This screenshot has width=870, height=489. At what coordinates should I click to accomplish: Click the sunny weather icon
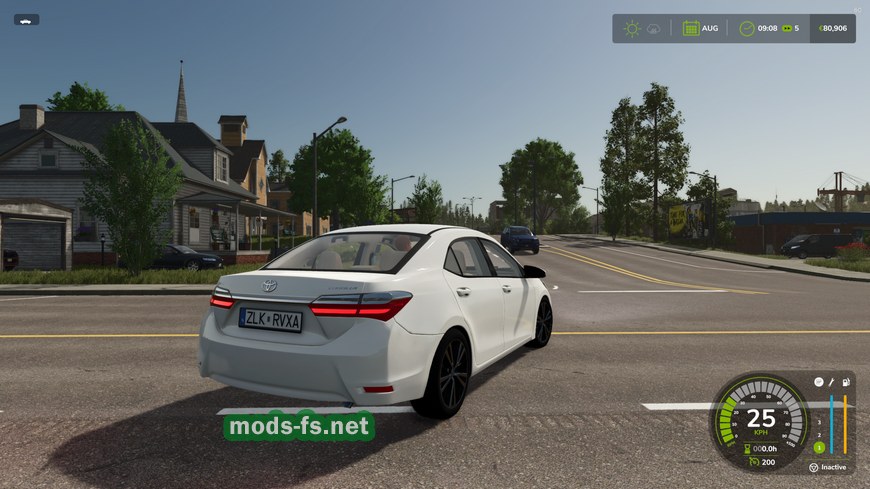tap(632, 28)
